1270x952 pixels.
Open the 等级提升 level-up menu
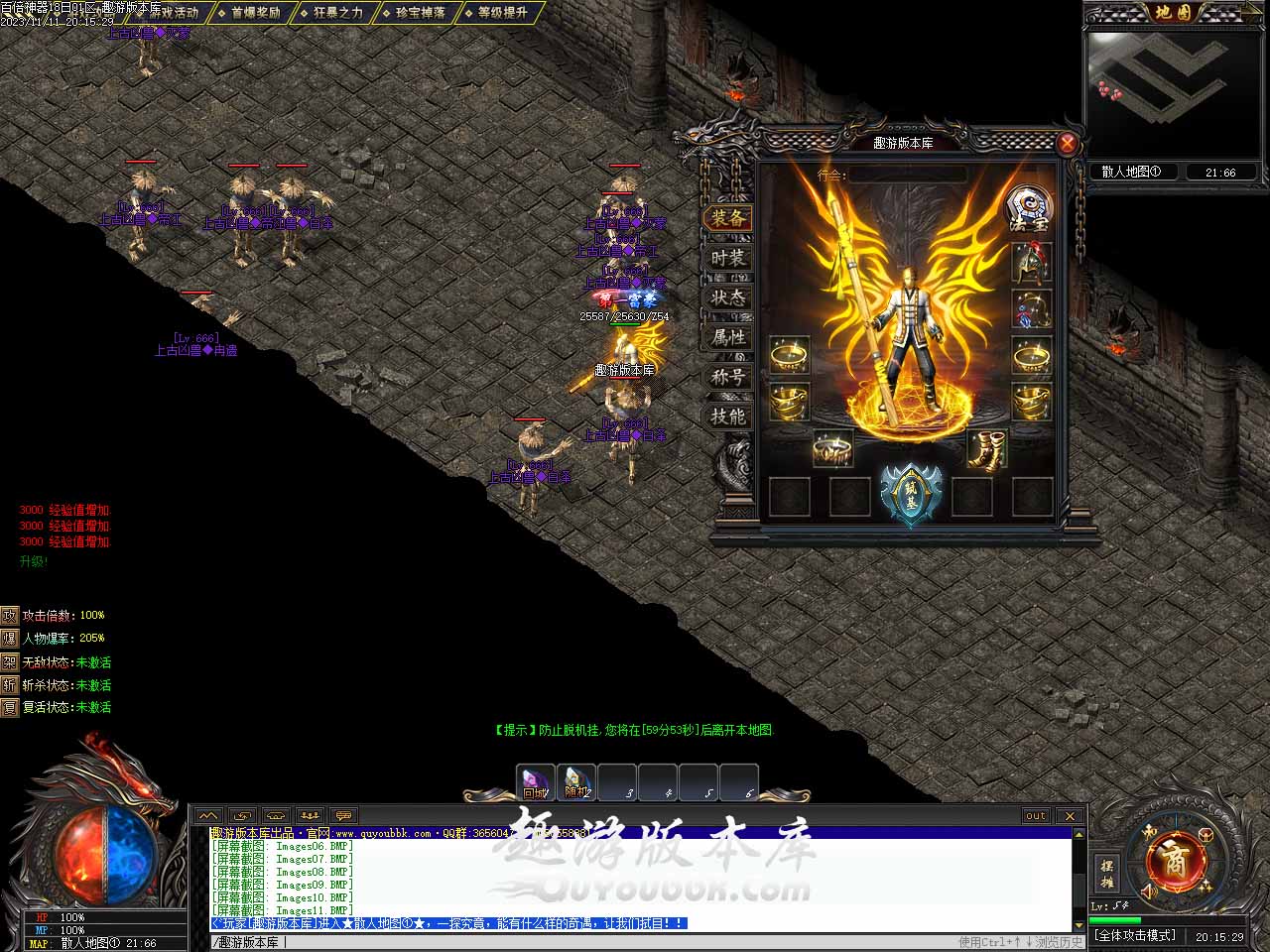503,13
